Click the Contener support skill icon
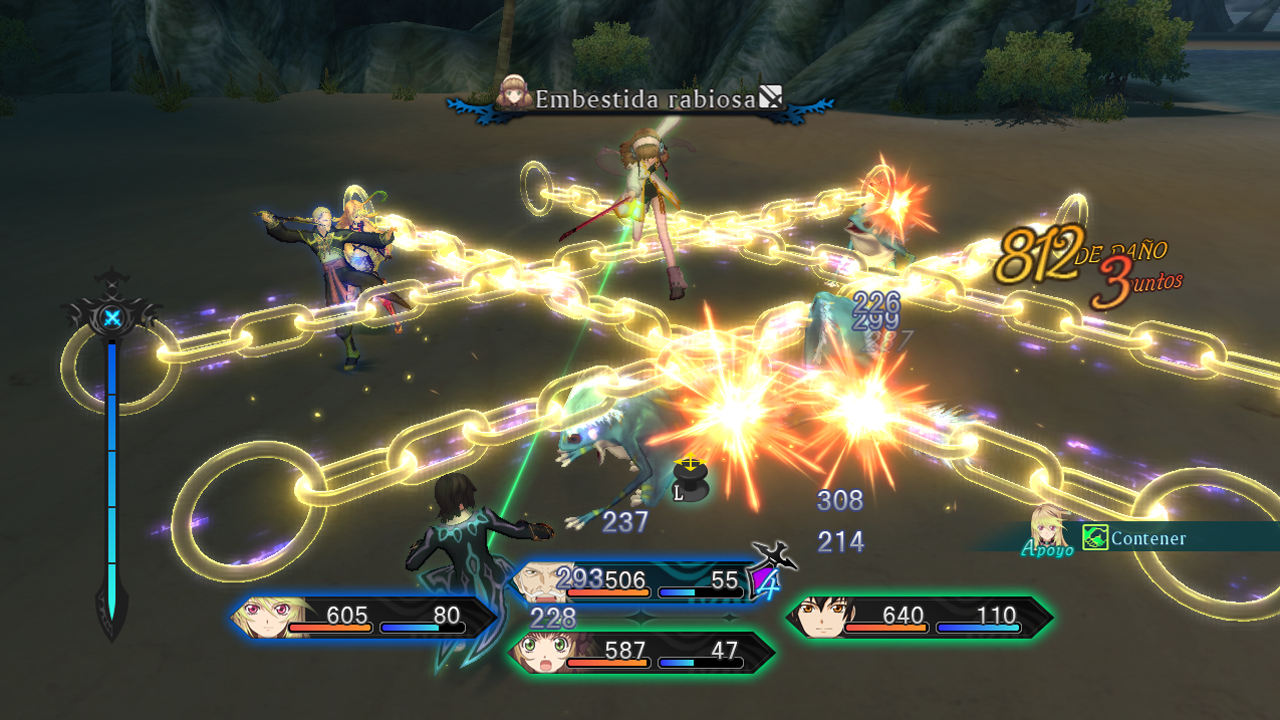 [1095, 538]
